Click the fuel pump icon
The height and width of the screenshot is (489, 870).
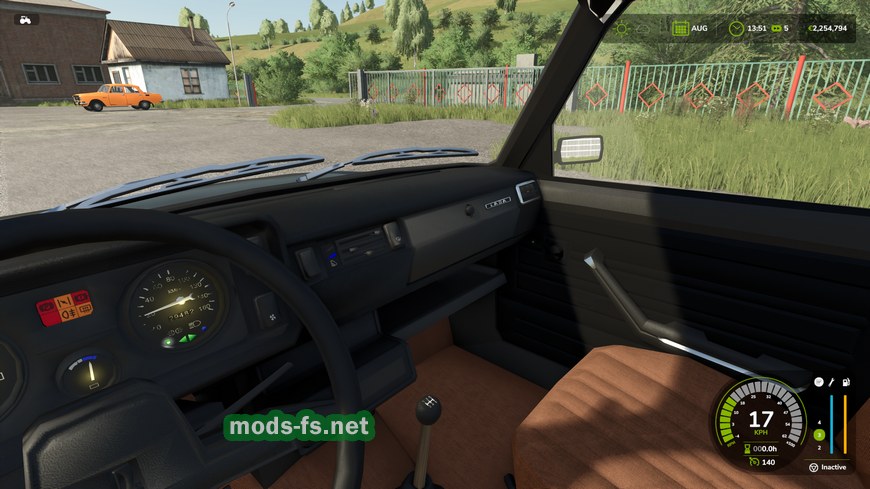click(x=846, y=381)
